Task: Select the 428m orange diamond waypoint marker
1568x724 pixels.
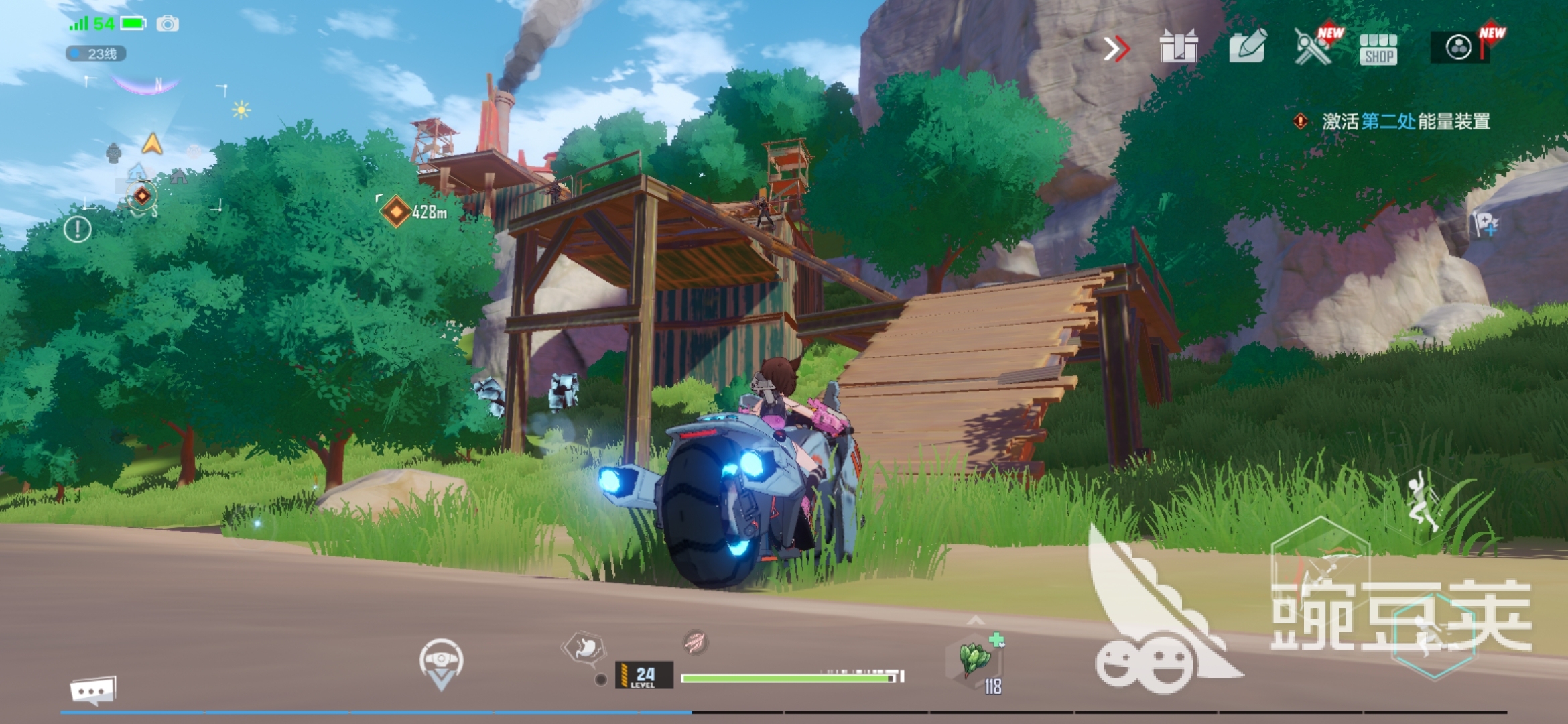Action: point(396,212)
